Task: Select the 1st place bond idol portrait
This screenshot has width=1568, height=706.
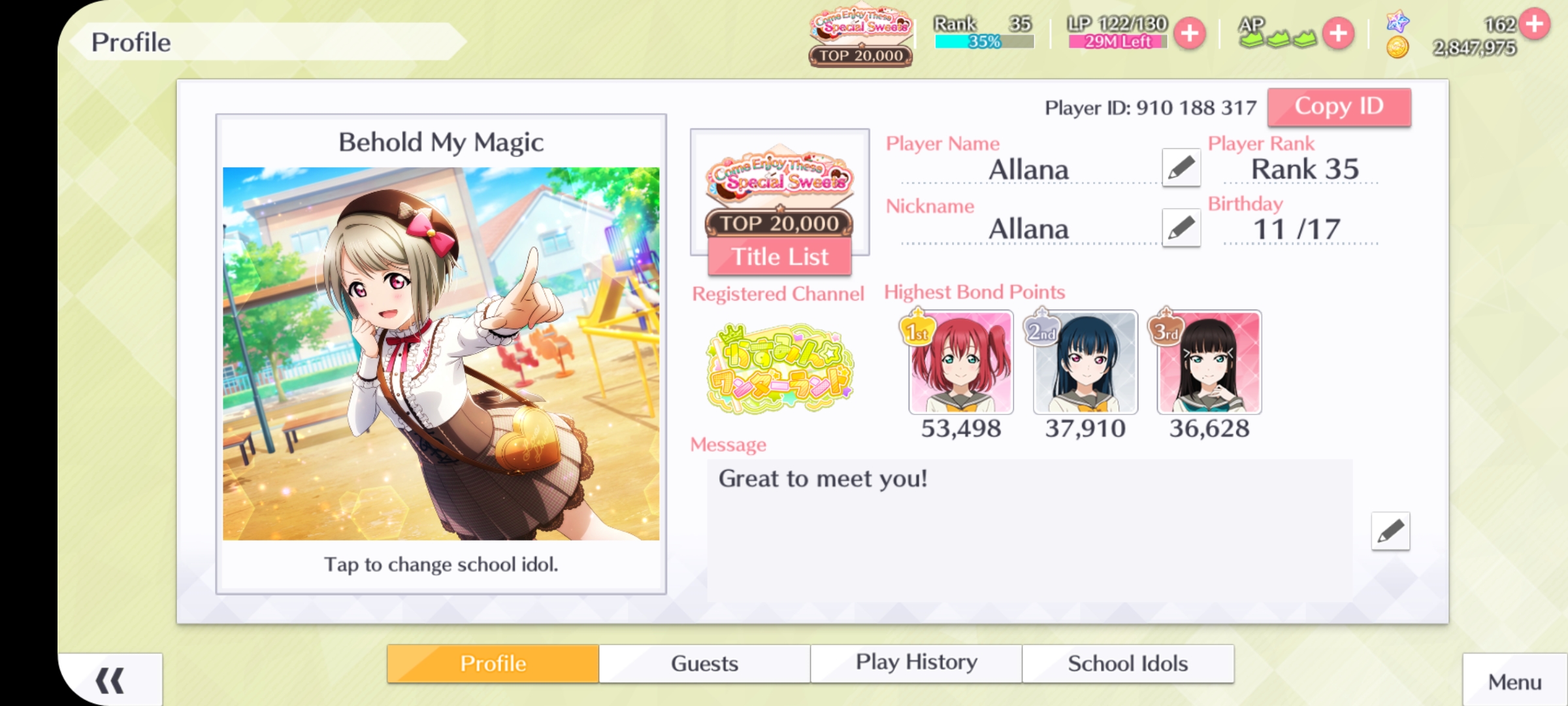Action: 960,363
